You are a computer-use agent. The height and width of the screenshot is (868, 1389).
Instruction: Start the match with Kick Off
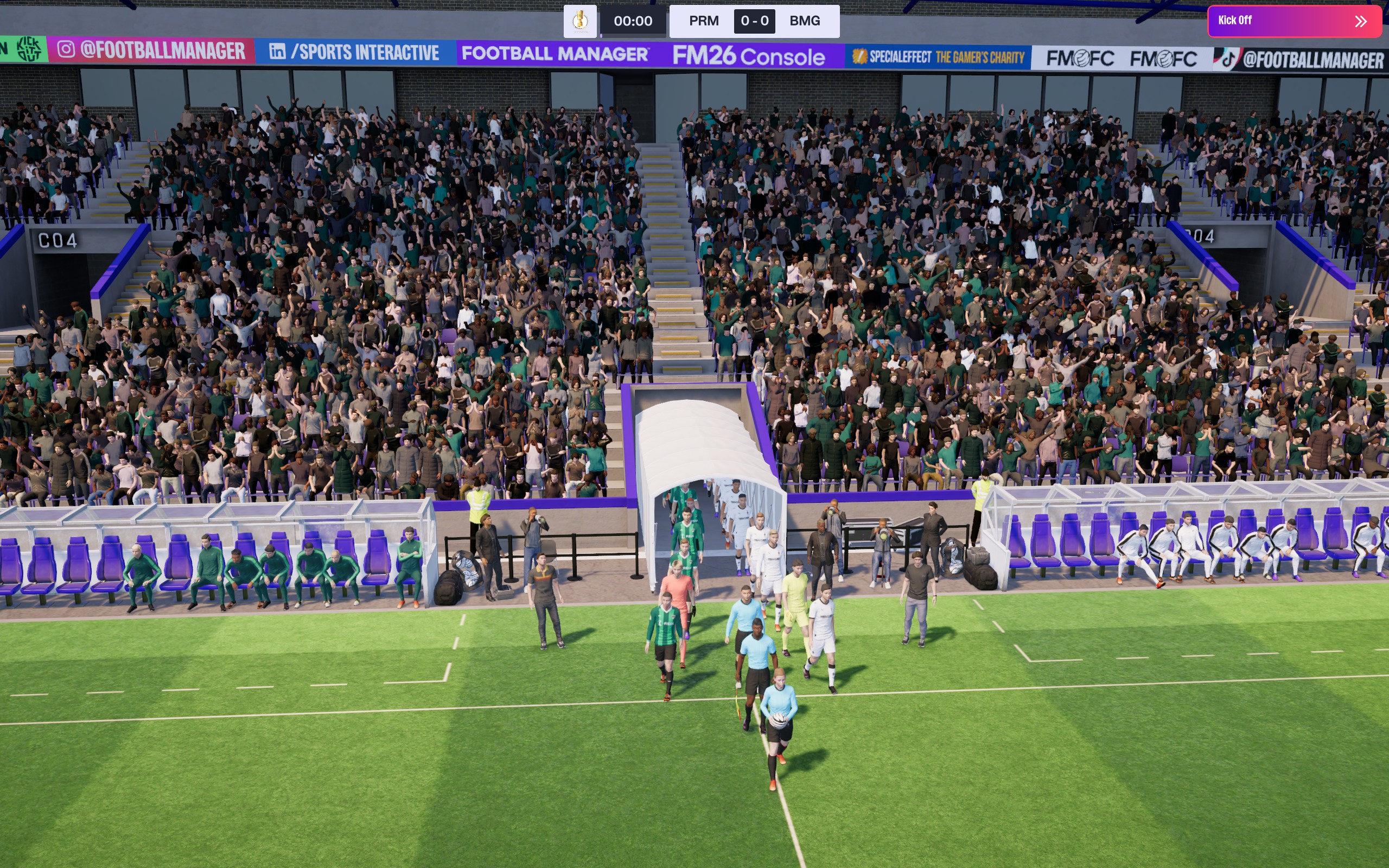coord(1294,21)
